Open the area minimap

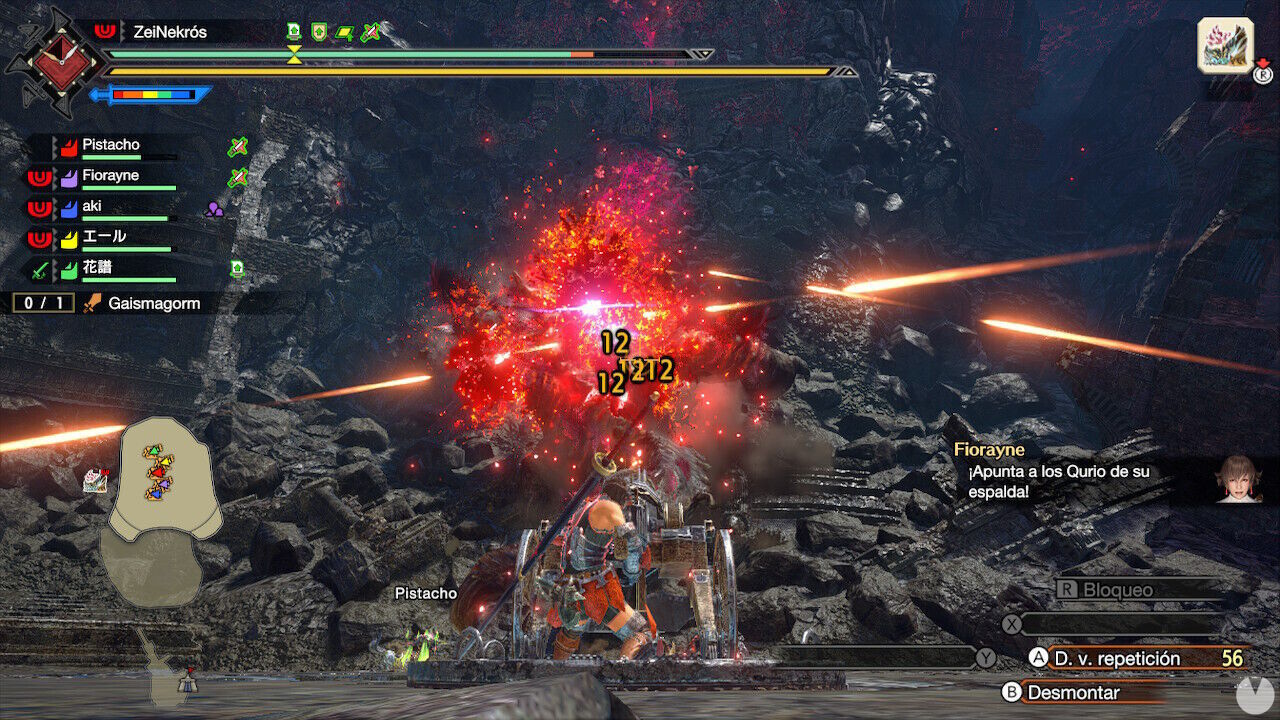tap(163, 490)
